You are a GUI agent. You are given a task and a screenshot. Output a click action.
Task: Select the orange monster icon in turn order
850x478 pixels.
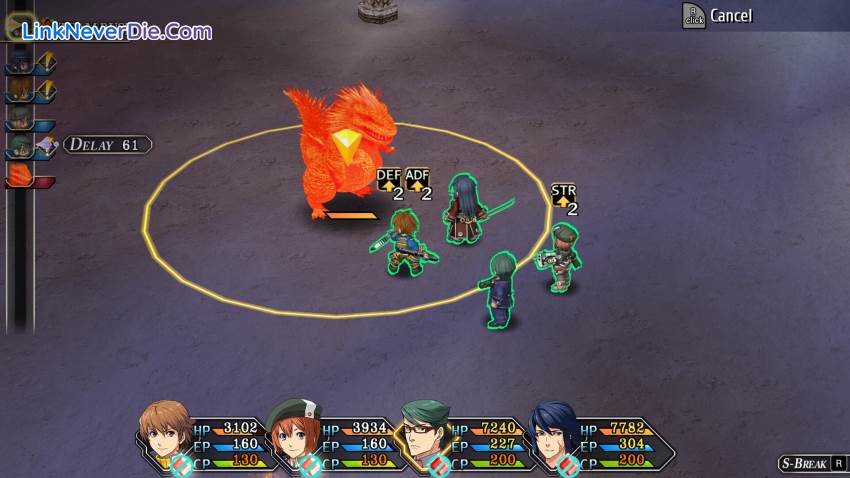pos(20,174)
